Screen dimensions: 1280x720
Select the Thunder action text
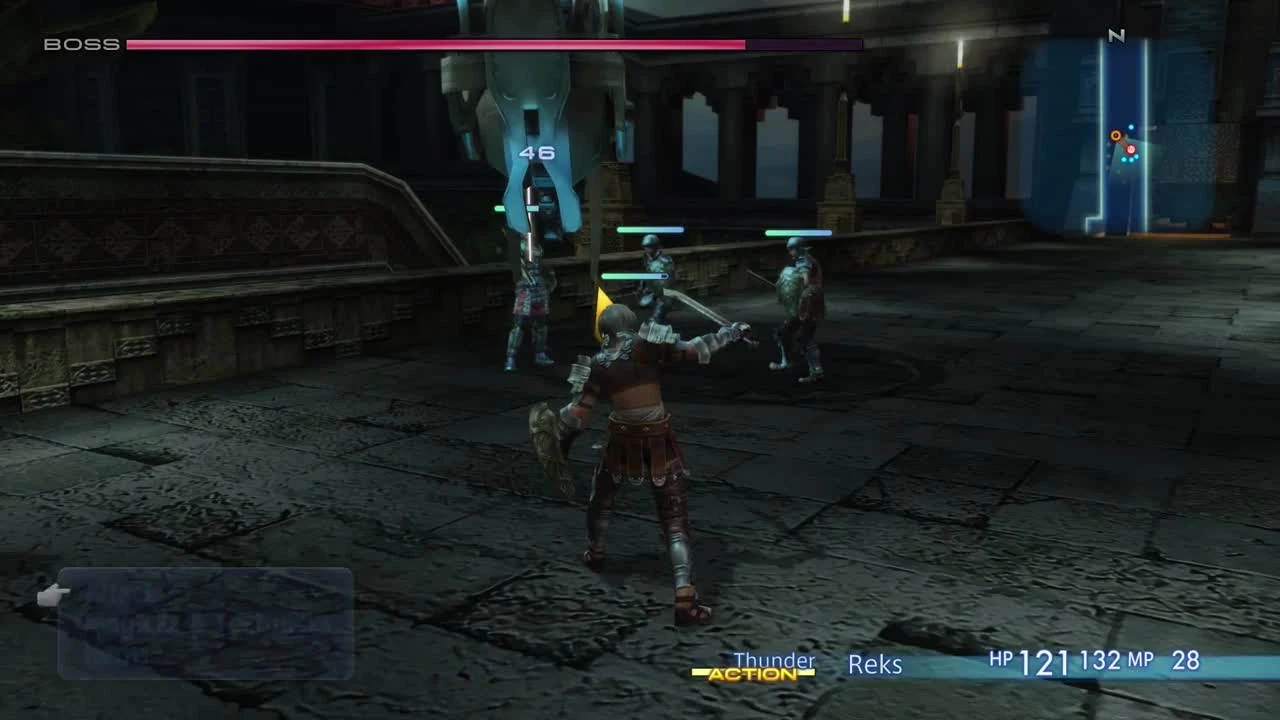click(773, 660)
